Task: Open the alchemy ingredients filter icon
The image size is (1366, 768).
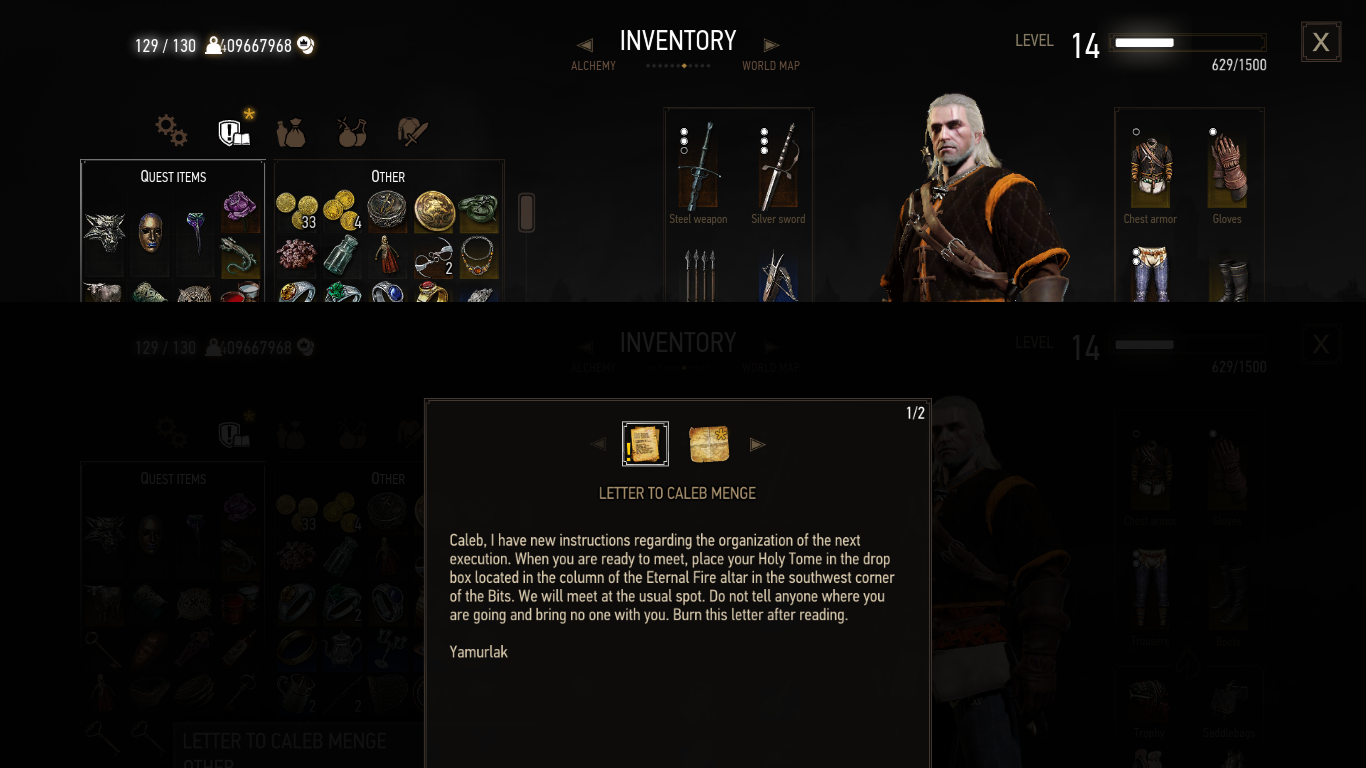Action: coord(351,130)
